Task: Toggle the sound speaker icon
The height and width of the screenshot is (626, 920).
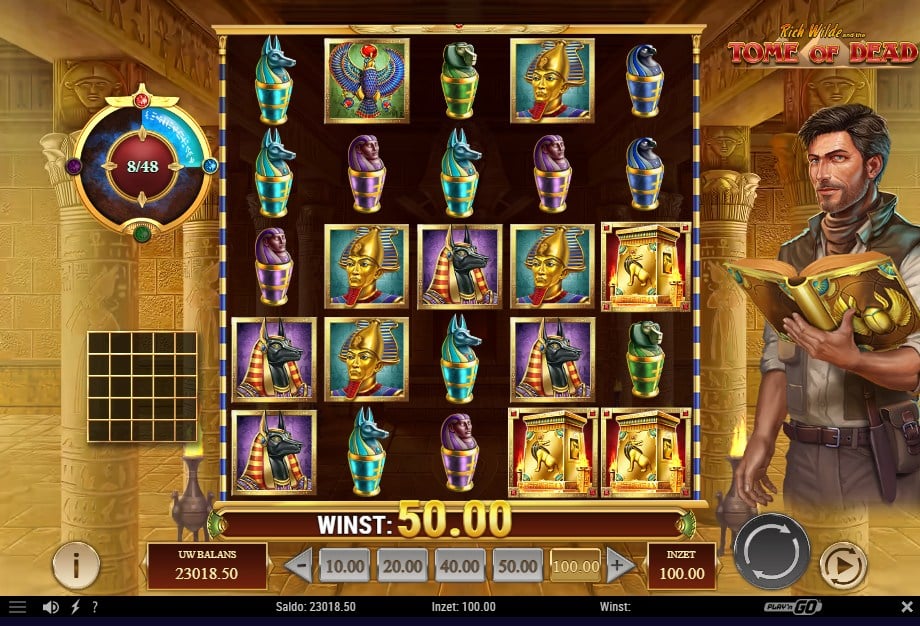Action: coord(51,607)
